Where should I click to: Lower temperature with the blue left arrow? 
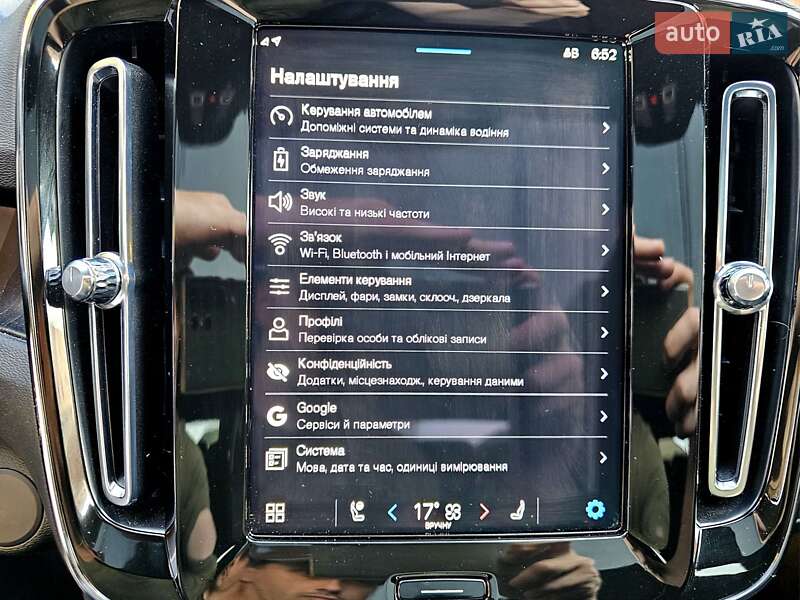click(392, 512)
